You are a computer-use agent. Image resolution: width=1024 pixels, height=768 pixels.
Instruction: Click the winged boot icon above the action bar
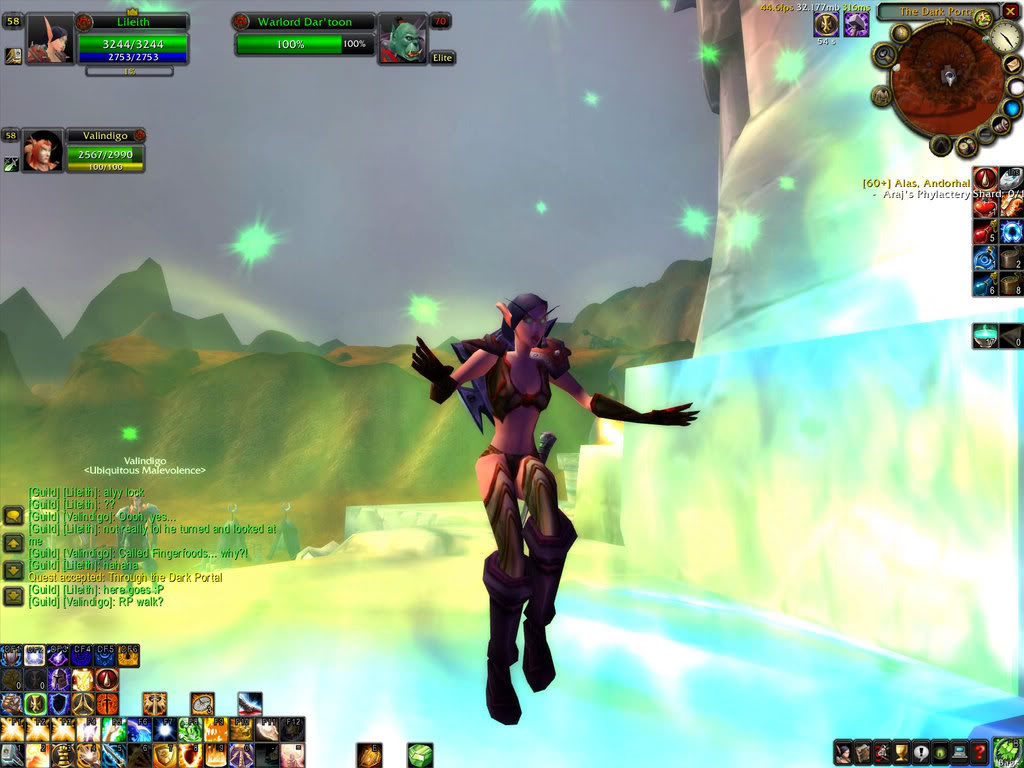point(250,704)
